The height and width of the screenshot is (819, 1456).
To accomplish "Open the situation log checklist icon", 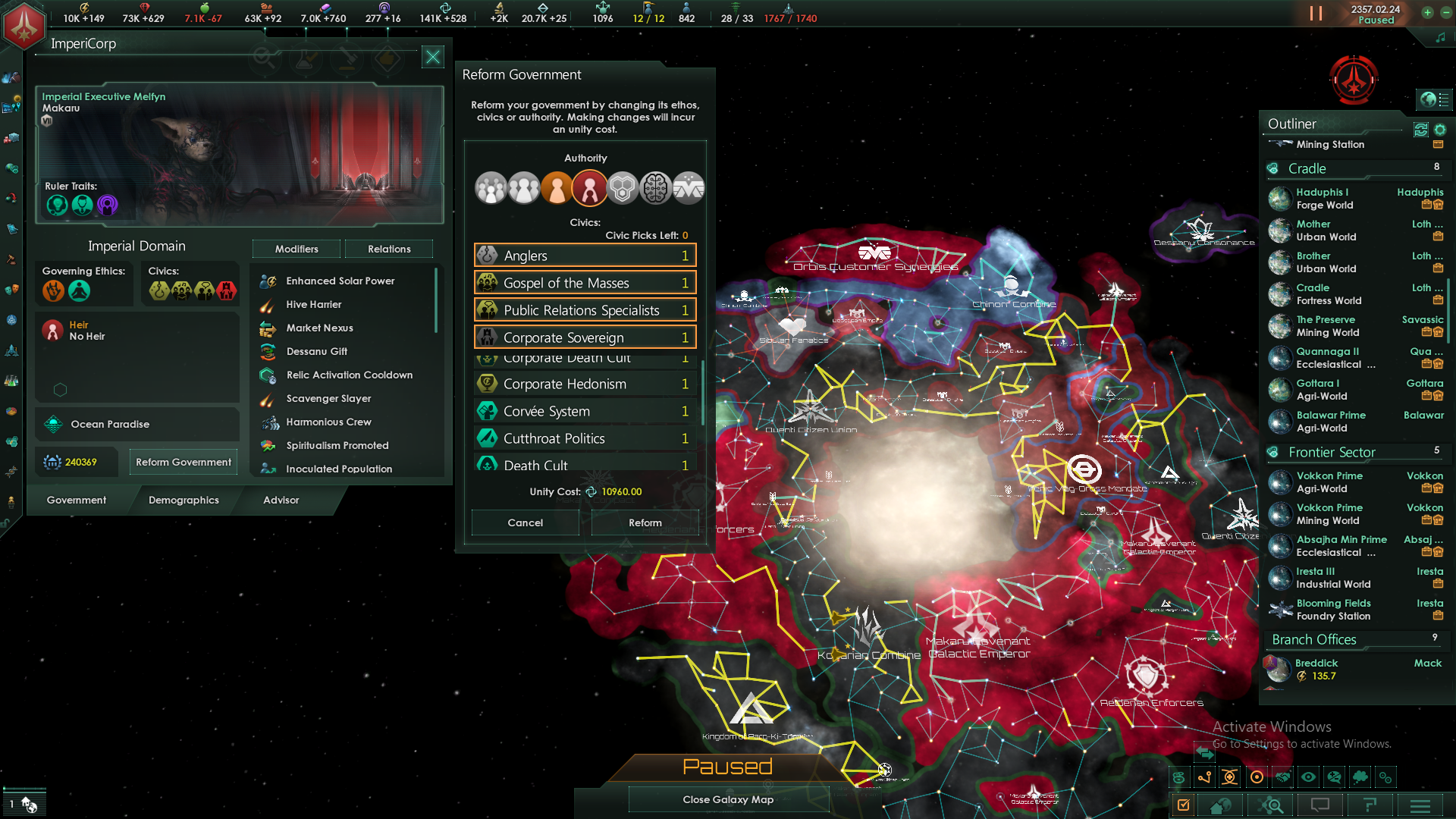I will 1183,806.
